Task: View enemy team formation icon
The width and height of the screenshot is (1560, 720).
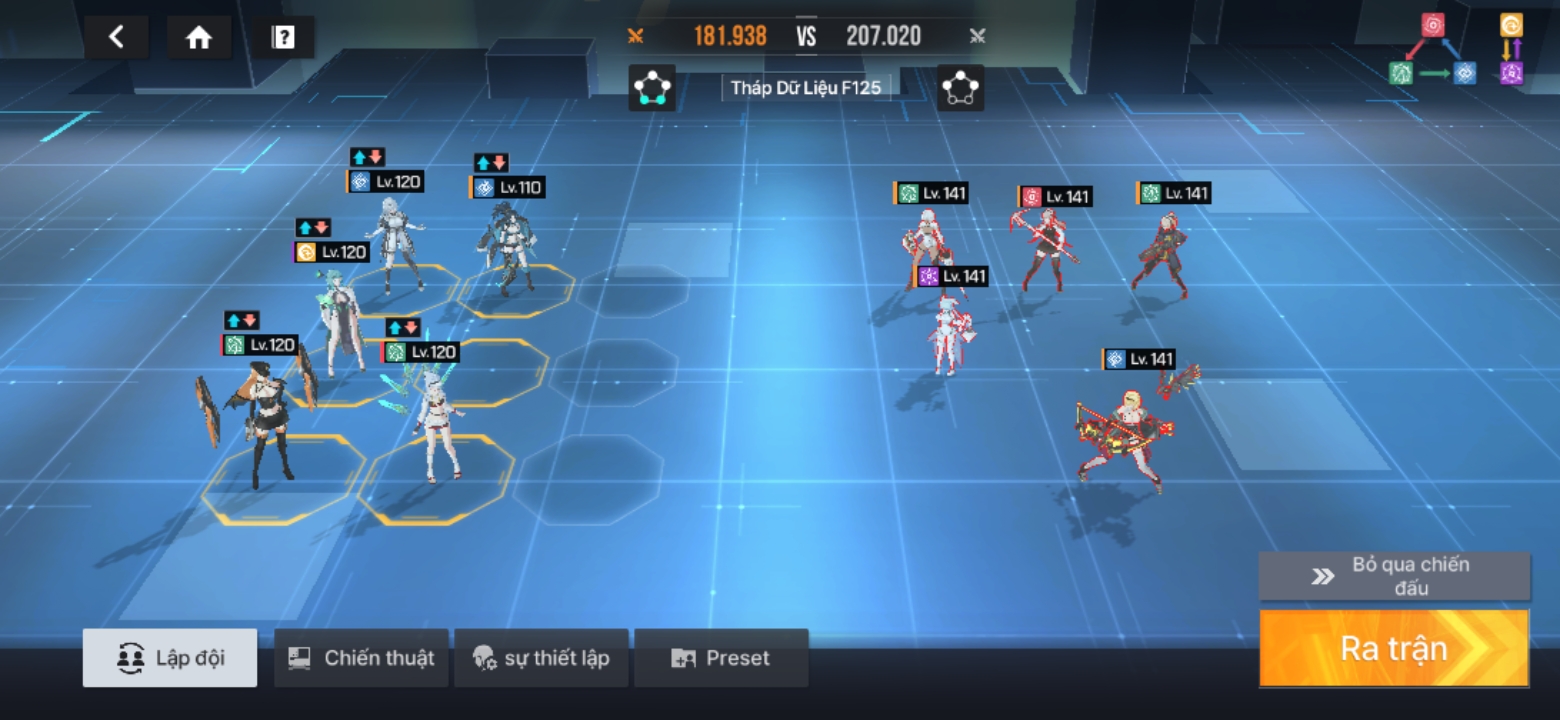Action: coord(960,88)
